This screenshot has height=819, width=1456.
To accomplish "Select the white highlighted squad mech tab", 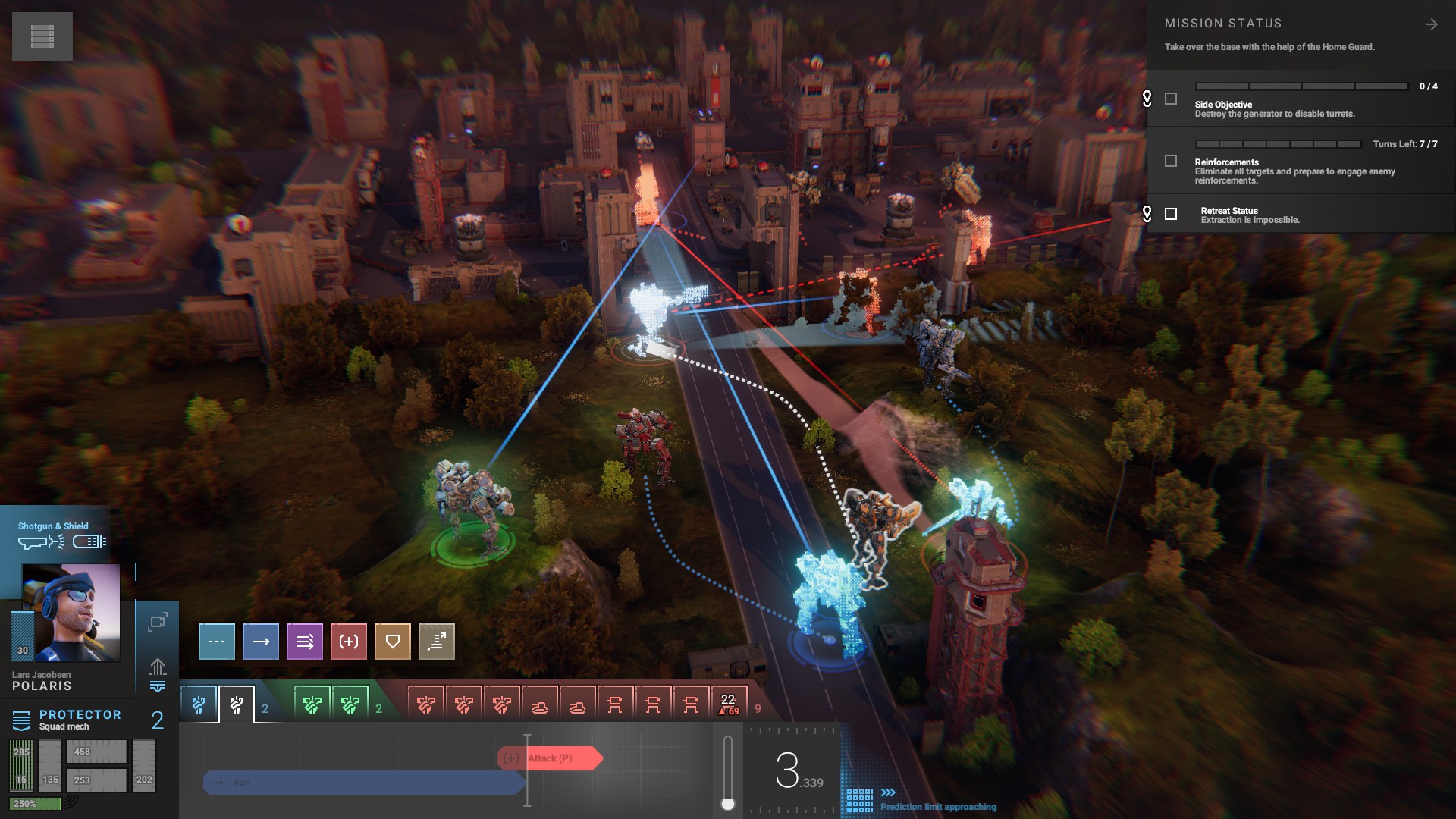I will click(x=237, y=705).
